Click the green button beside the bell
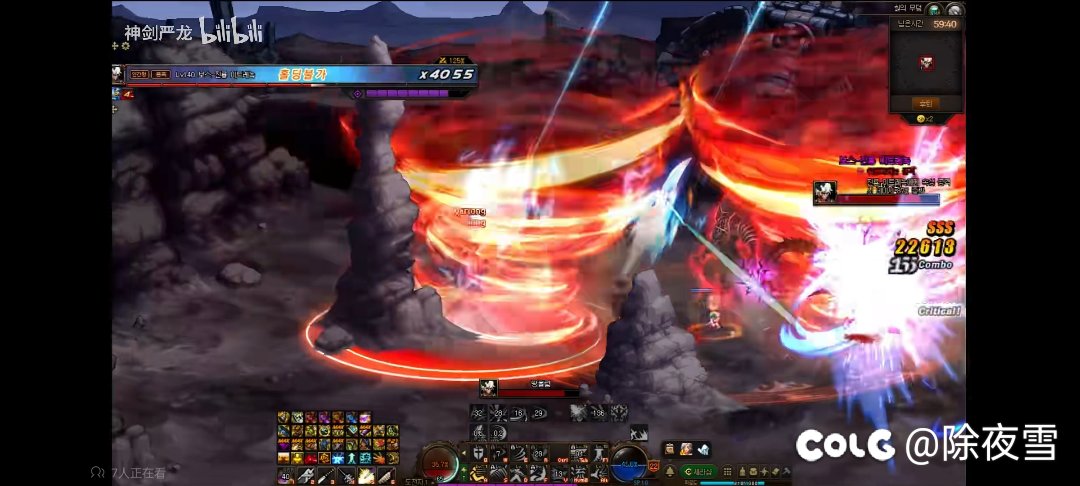Image resolution: width=1080 pixels, height=486 pixels. [x=700, y=471]
